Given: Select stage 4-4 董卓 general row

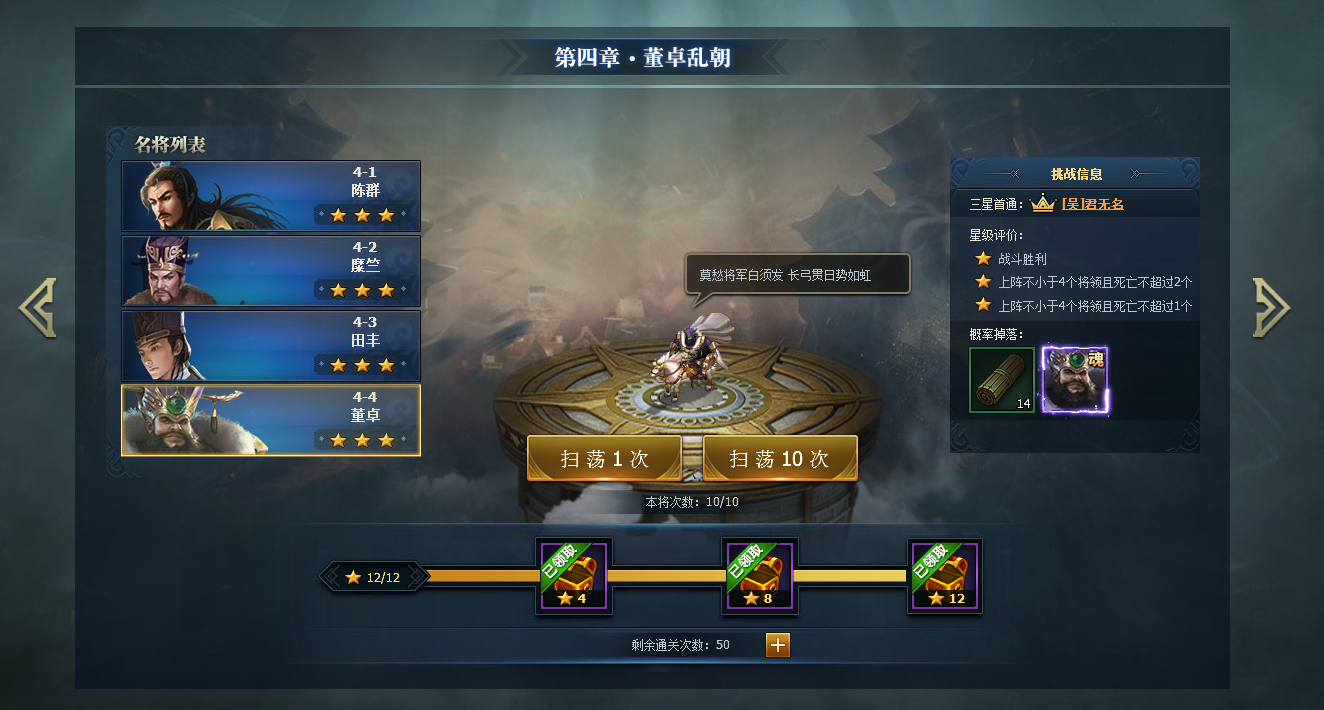Looking at the screenshot, I should point(271,420).
